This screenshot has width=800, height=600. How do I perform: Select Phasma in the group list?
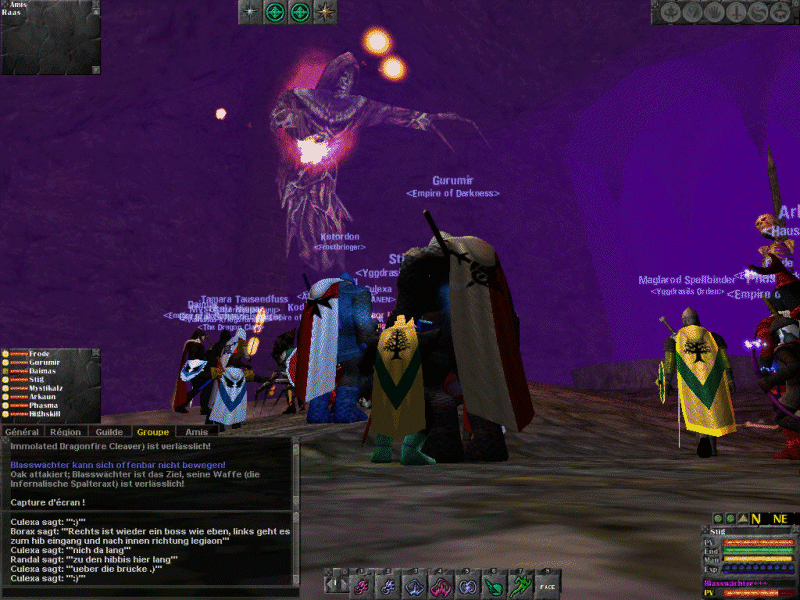pyautogui.click(x=43, y=405)
